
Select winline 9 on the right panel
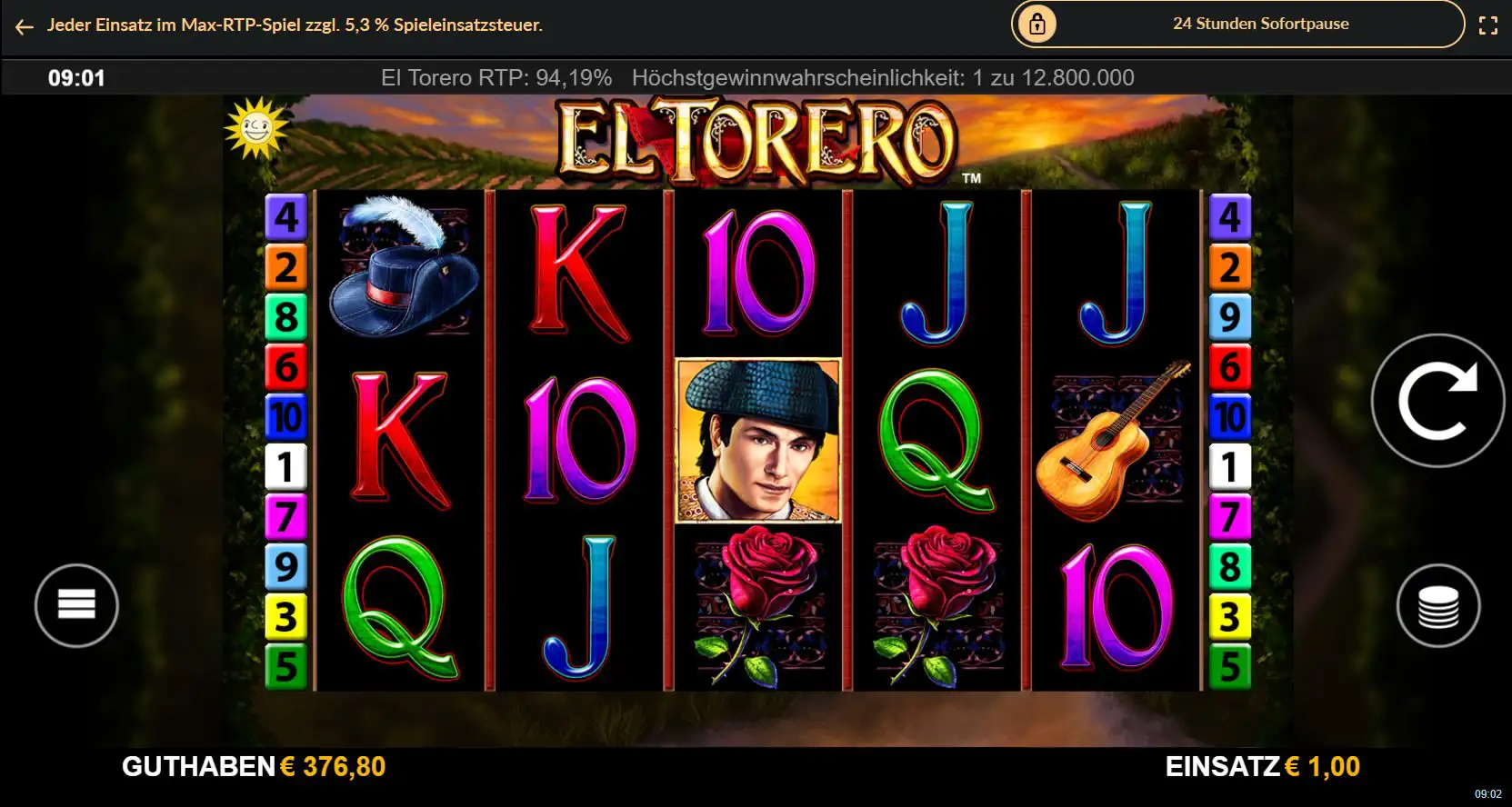pos(1231,317)
